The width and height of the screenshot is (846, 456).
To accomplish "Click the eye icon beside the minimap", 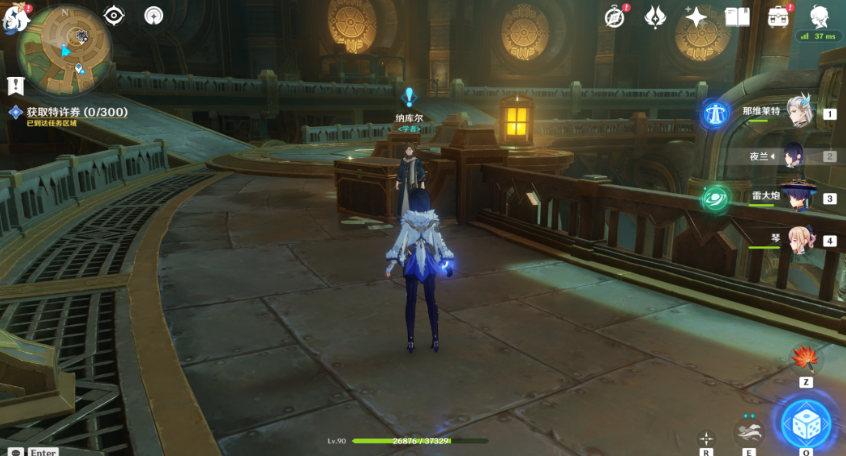I will point(114,15).
